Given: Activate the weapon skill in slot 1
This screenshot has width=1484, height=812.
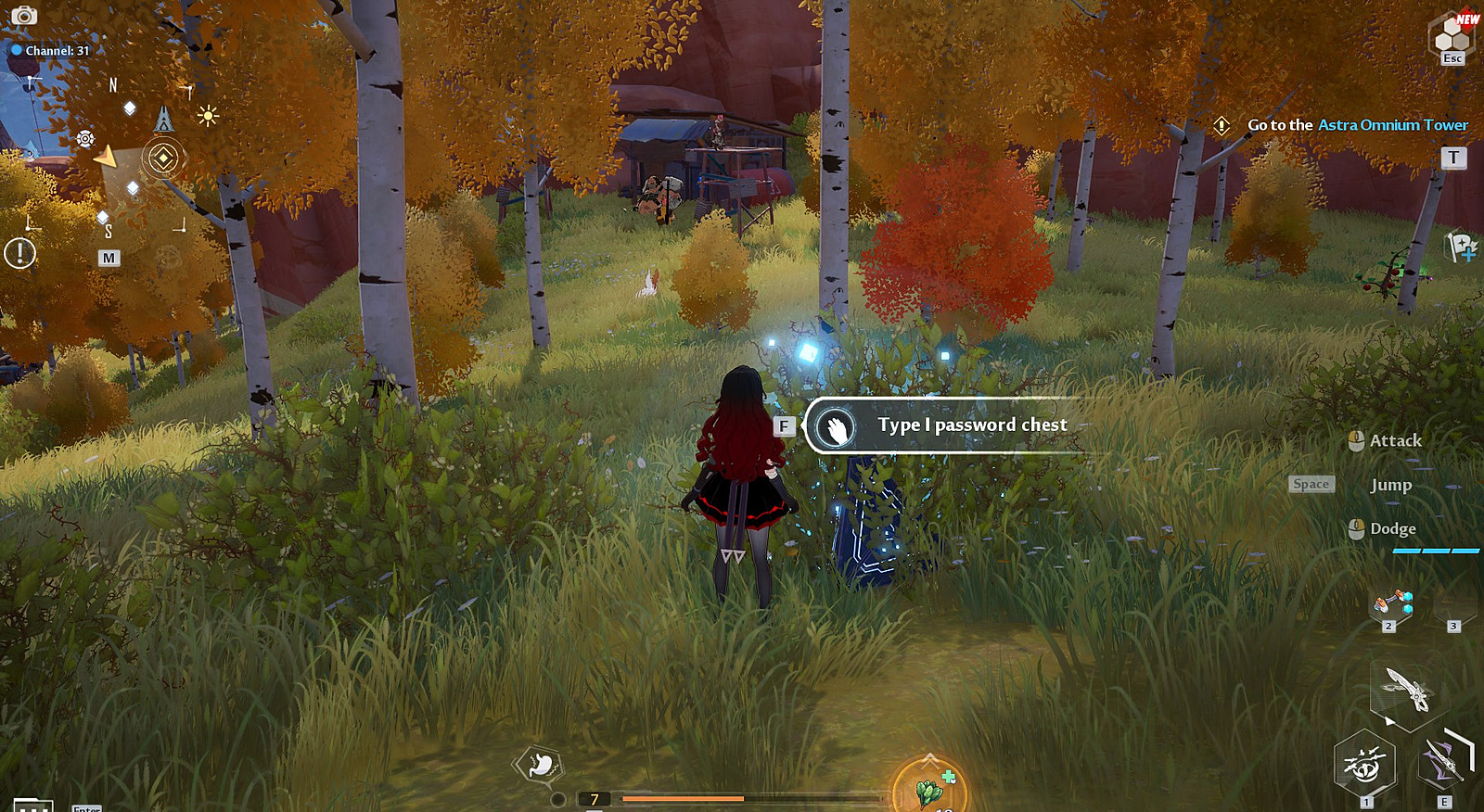Looking at the screenshot, I should [1364, 765].
